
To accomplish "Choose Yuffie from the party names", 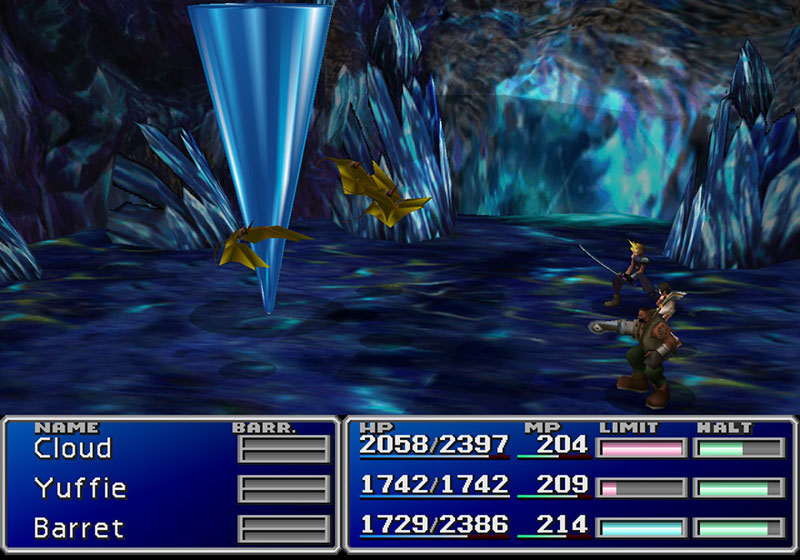I will 80,487.
